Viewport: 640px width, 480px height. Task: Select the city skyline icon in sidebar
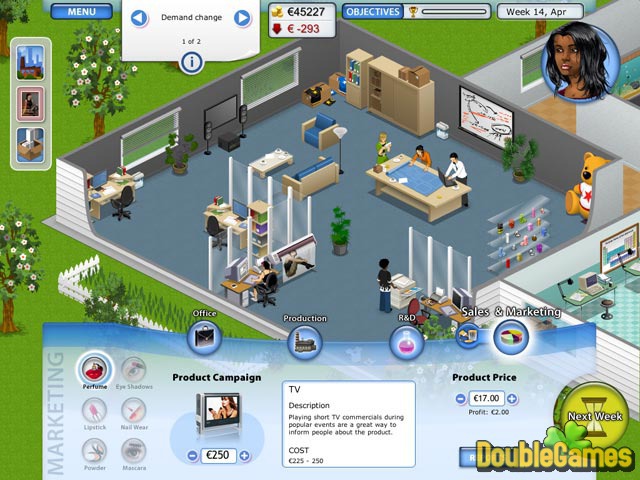(30, 60)
